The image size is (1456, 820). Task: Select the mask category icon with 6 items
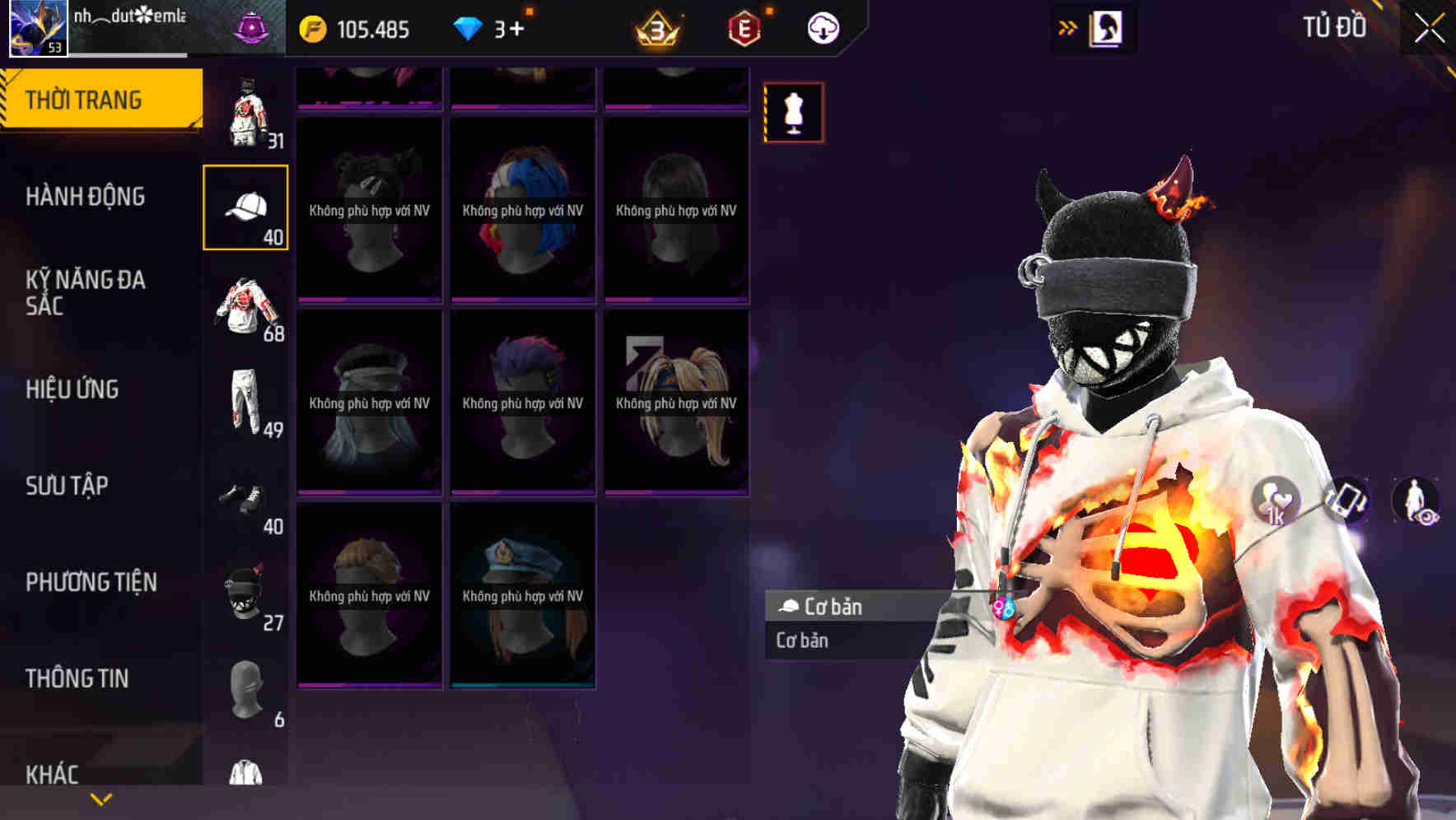(246, 692)
